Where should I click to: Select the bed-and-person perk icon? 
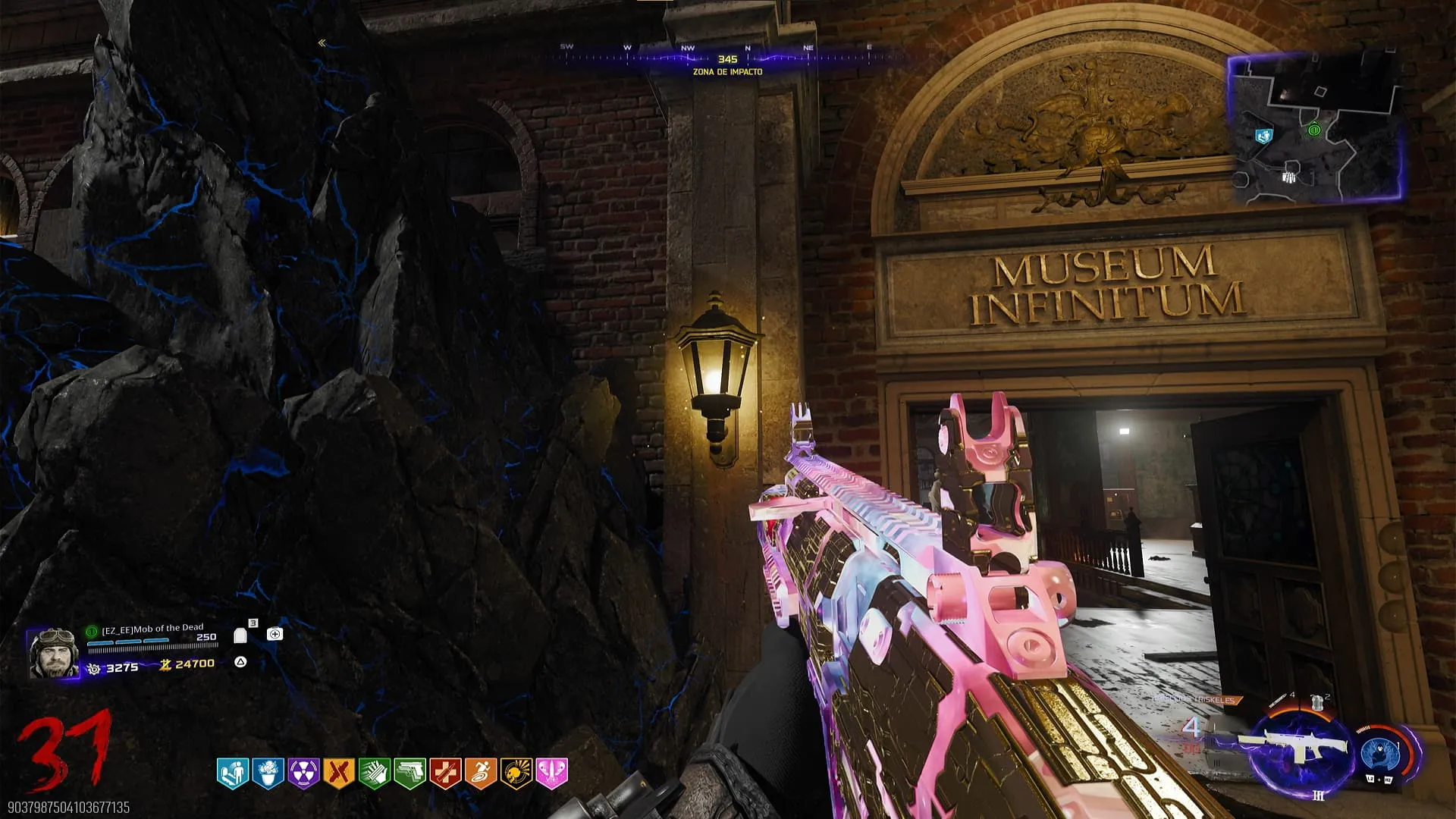point(233,773)
